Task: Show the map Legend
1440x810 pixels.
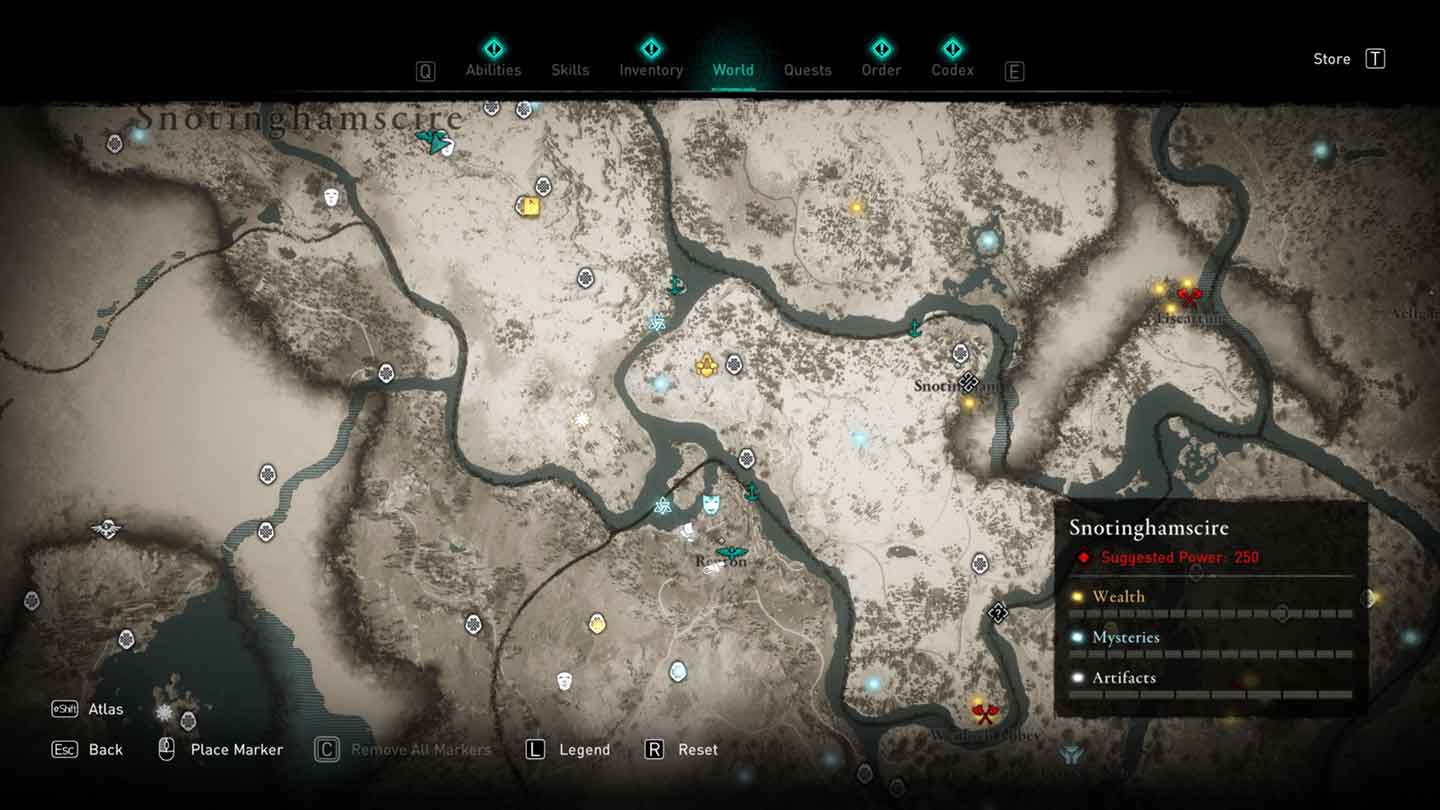Action: 583,749
